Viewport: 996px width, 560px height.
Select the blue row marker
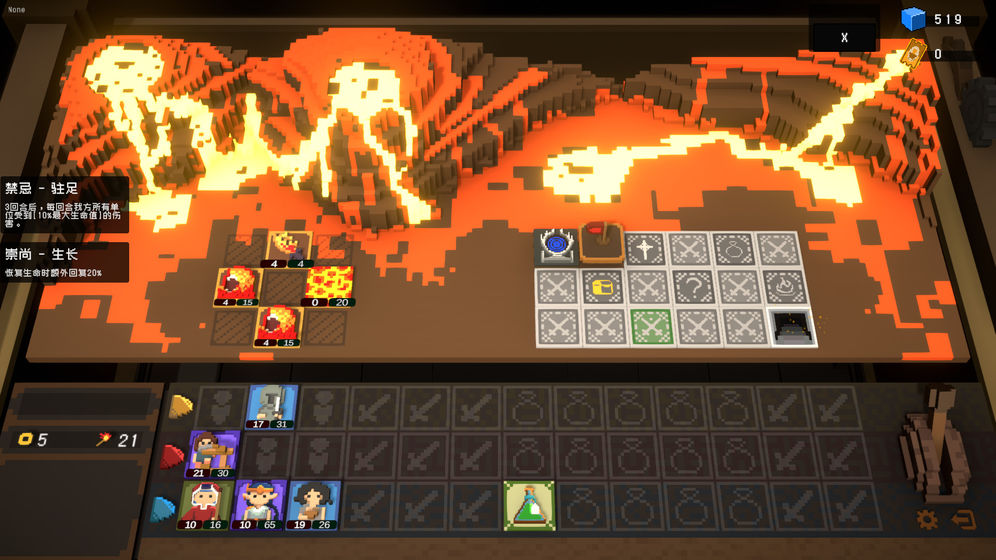coord(162,509)
